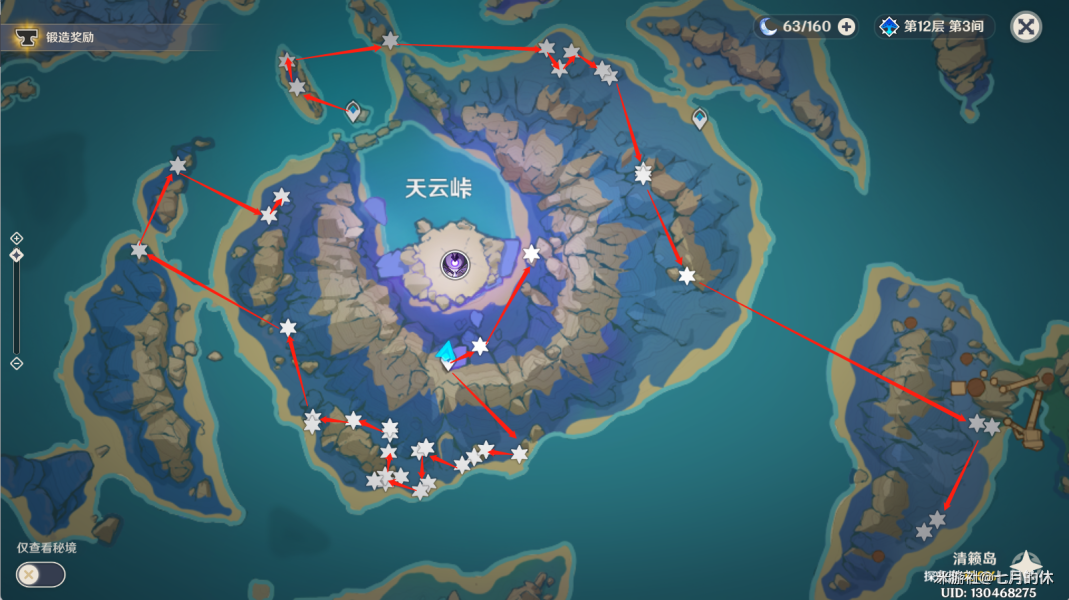Image resolution: width=1069 pixels, height=600 pixels.
Task: Add resin with the plus button
Action: click(x=846, y=27)
